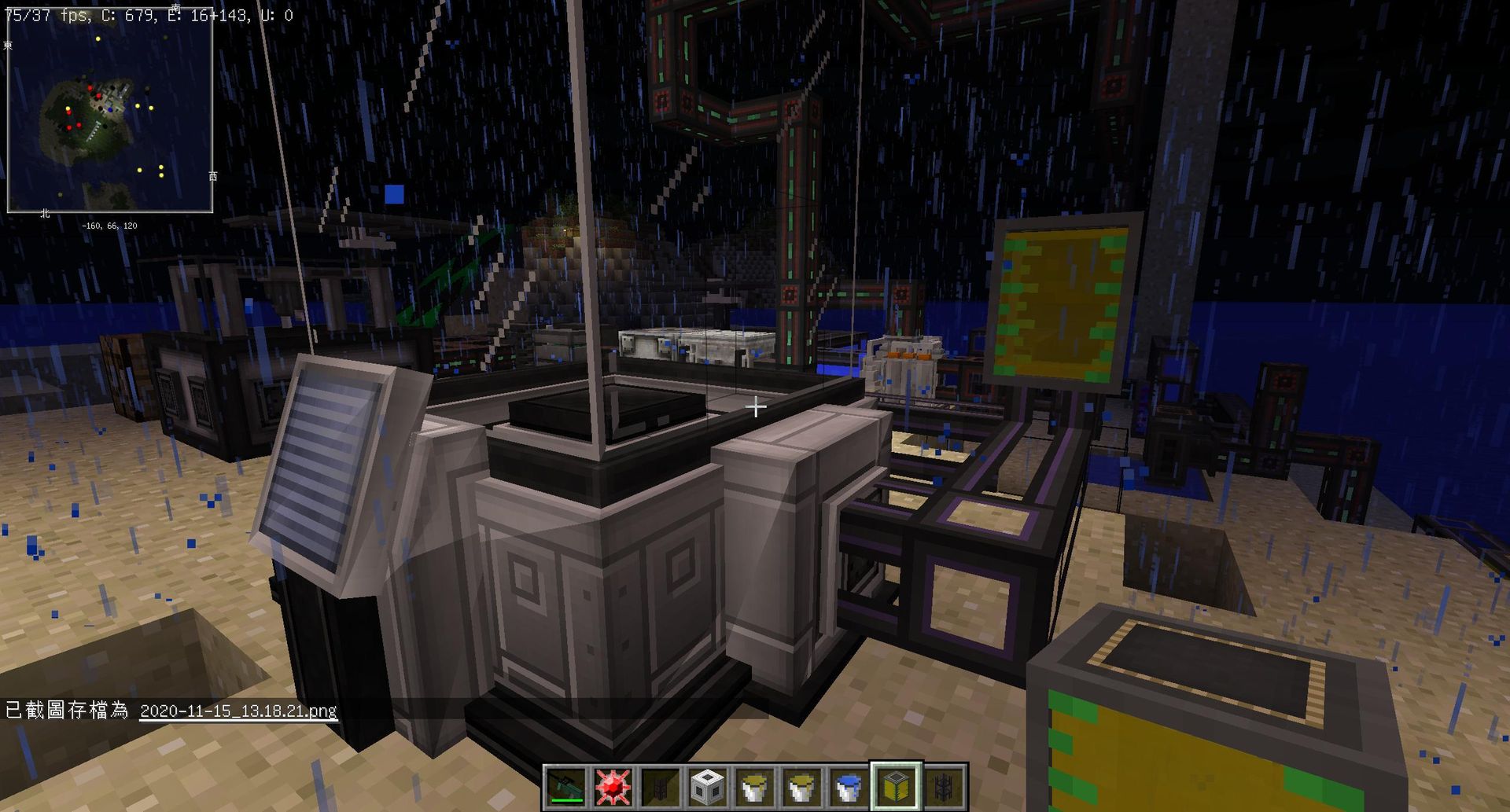Viewport: 1510px width, 812px height.
Task: Click the 東 direction label on the minimap edge
Action: 8,45
